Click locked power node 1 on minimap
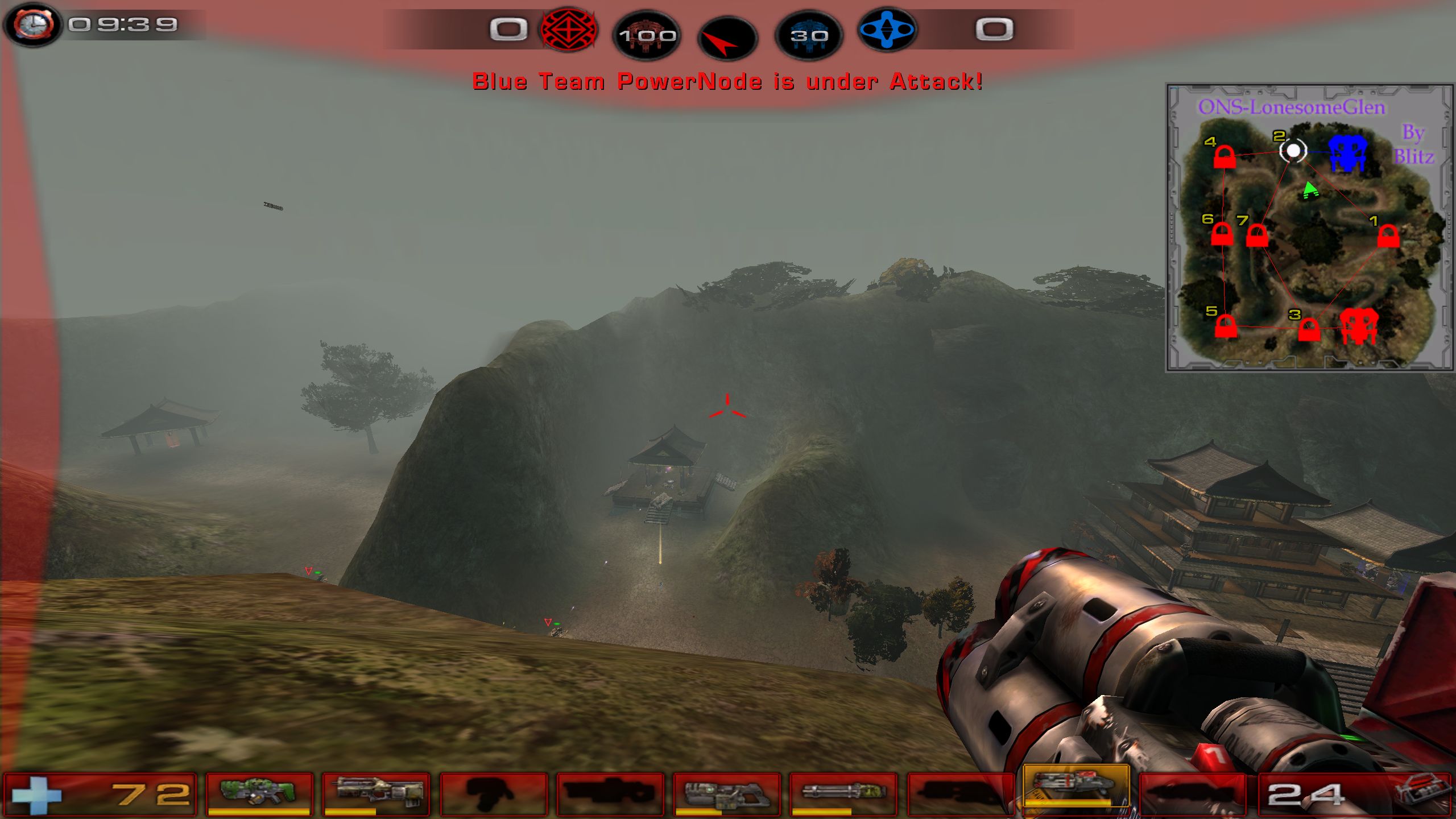The image size is (1456, 819). pos(1388,235)
